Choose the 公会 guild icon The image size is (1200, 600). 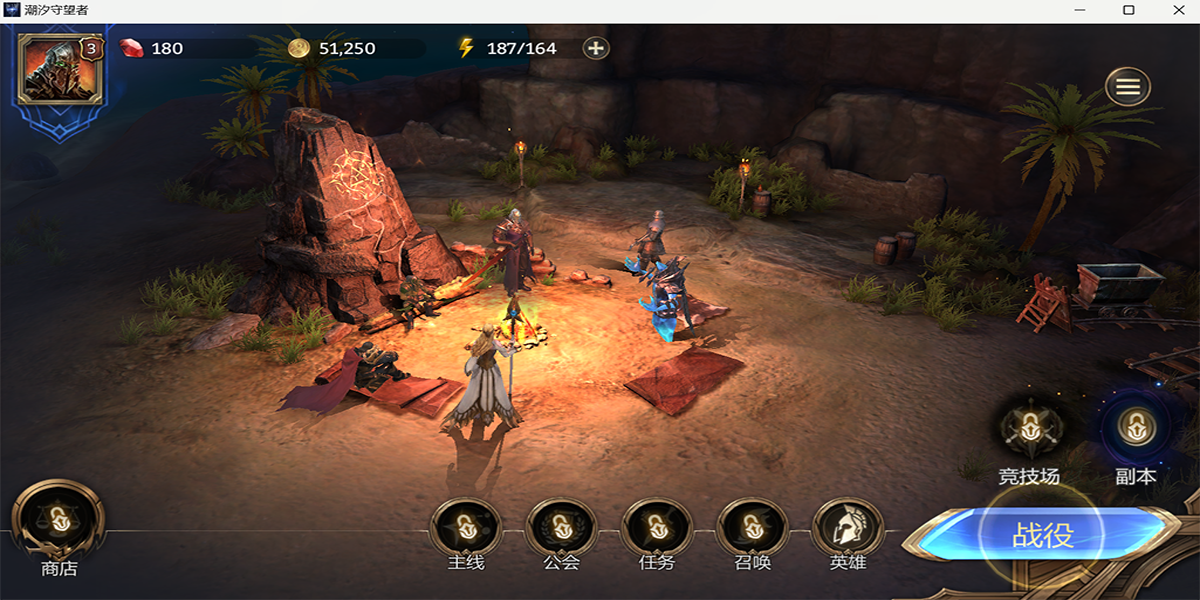[x=561, y=528]
